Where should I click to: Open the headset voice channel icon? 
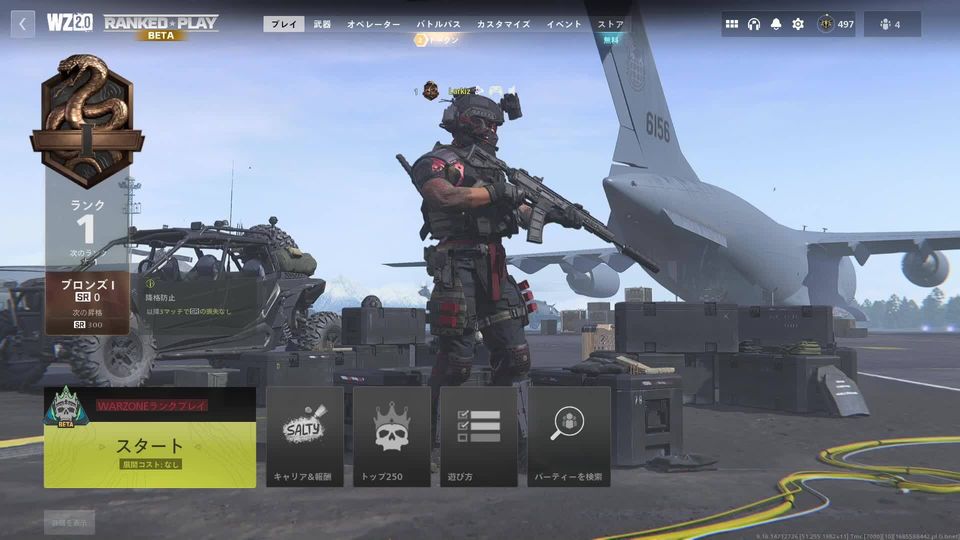click(x=754, y=24)
